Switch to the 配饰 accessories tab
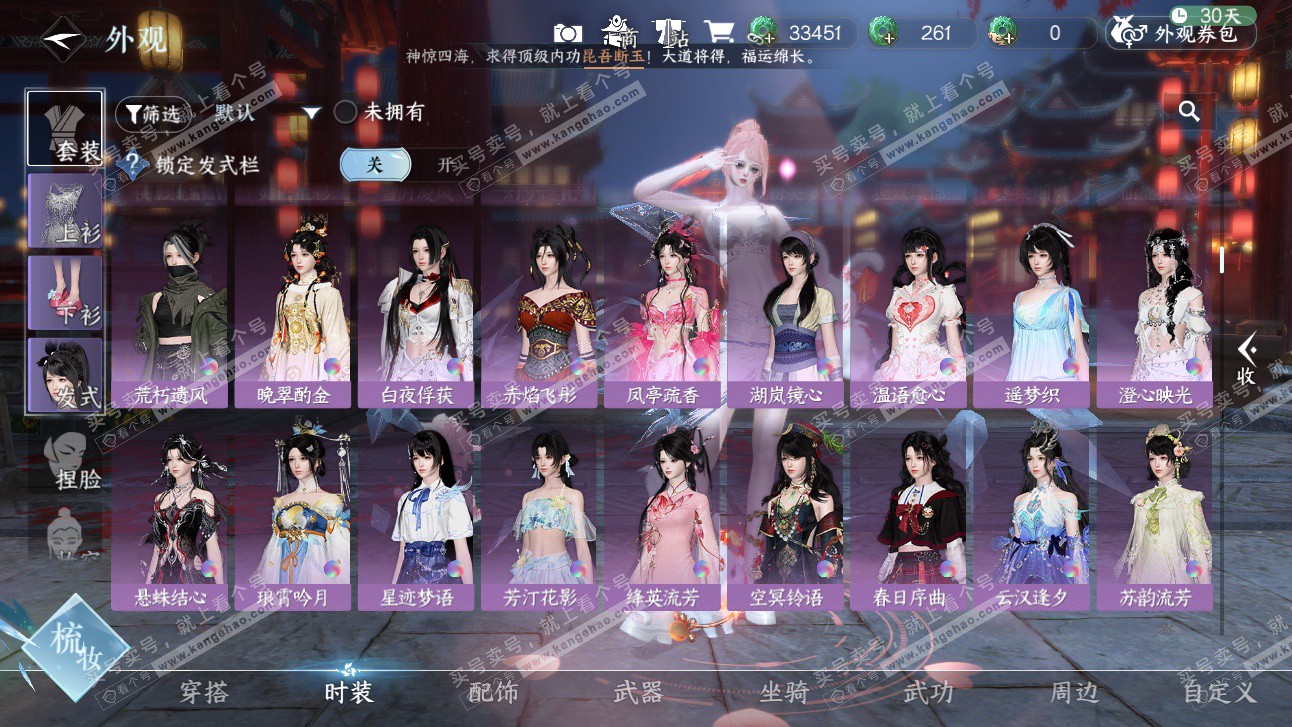Image resolution: width=1292 pixels, height=727 pixels. tap(493, 691)
